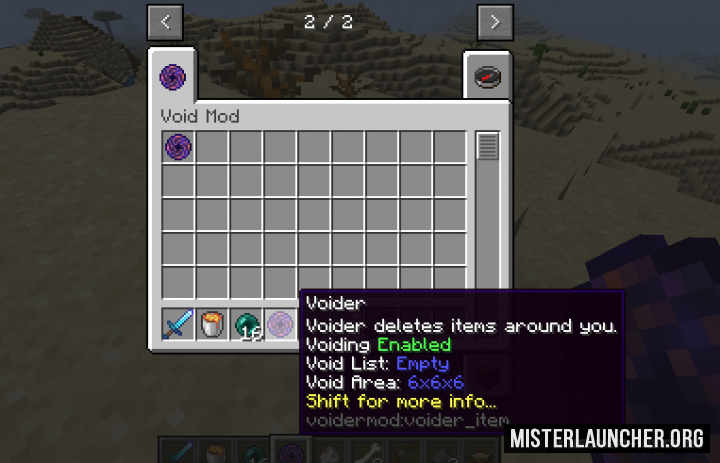
Task: Select the diamond sword slot
Action: (x=179, y=324)
